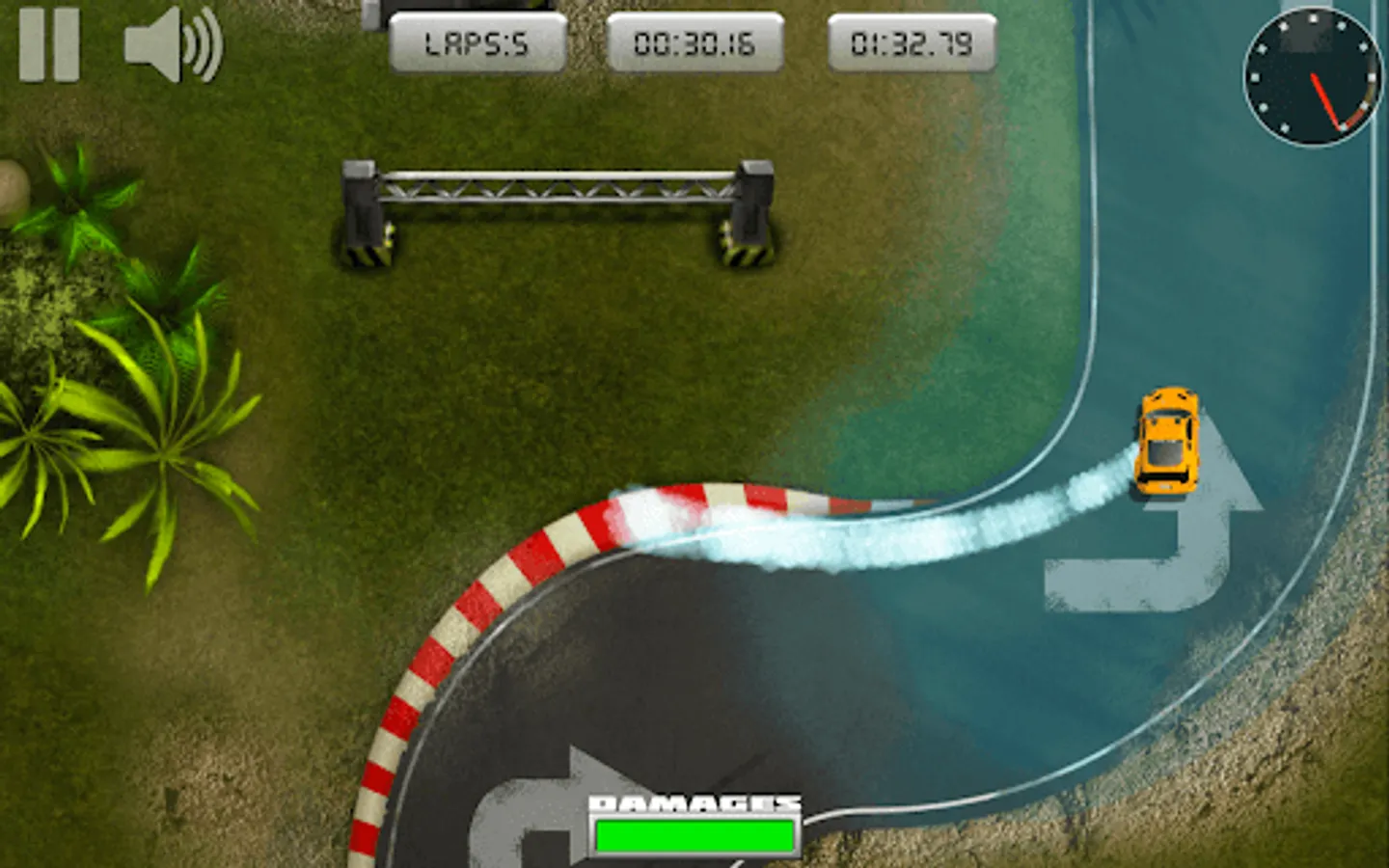Image resolution: width=1389 pixels, height=868 pixels.
Task: Click the DAMAGES label
Action: pos(694,801)
